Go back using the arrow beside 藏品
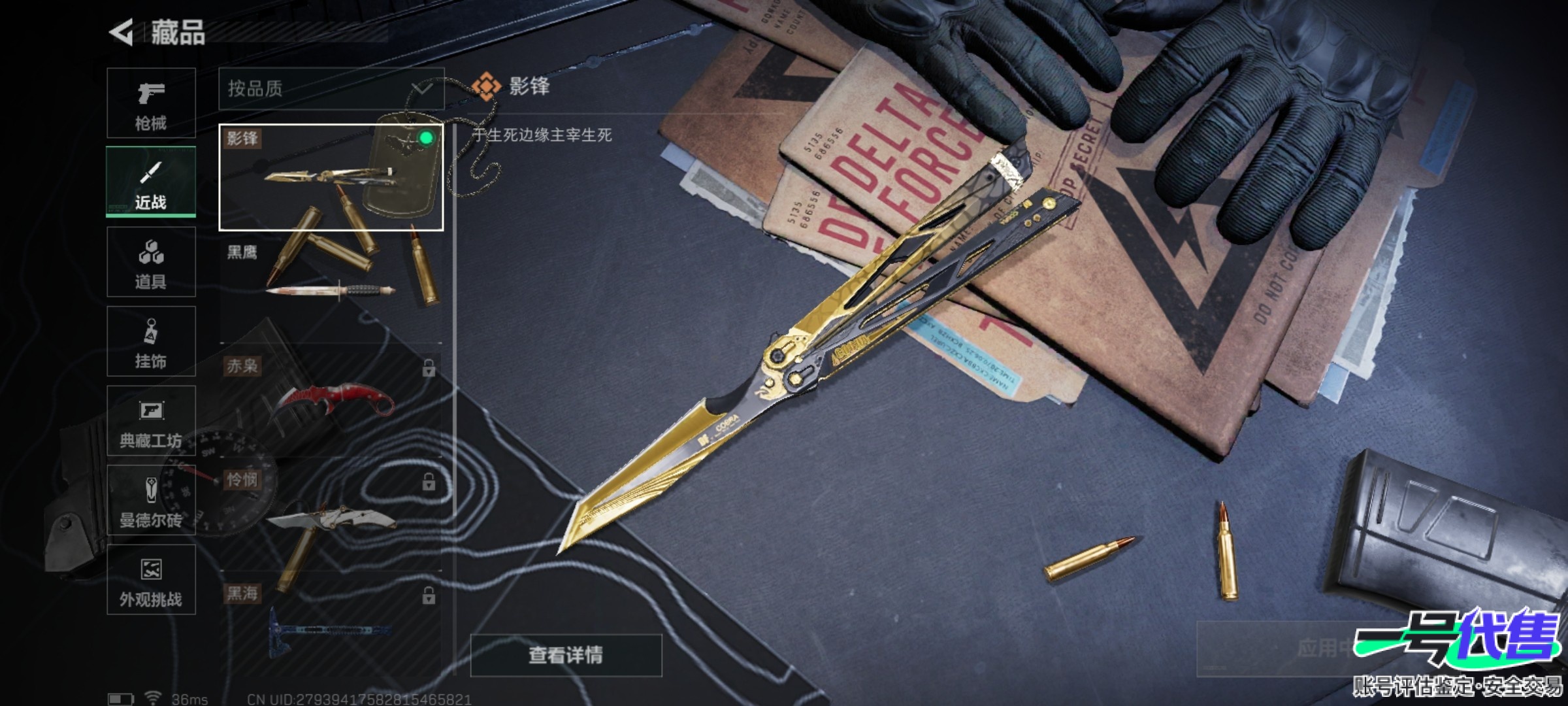Screen dimensions: 1568x706 point(122,33)
